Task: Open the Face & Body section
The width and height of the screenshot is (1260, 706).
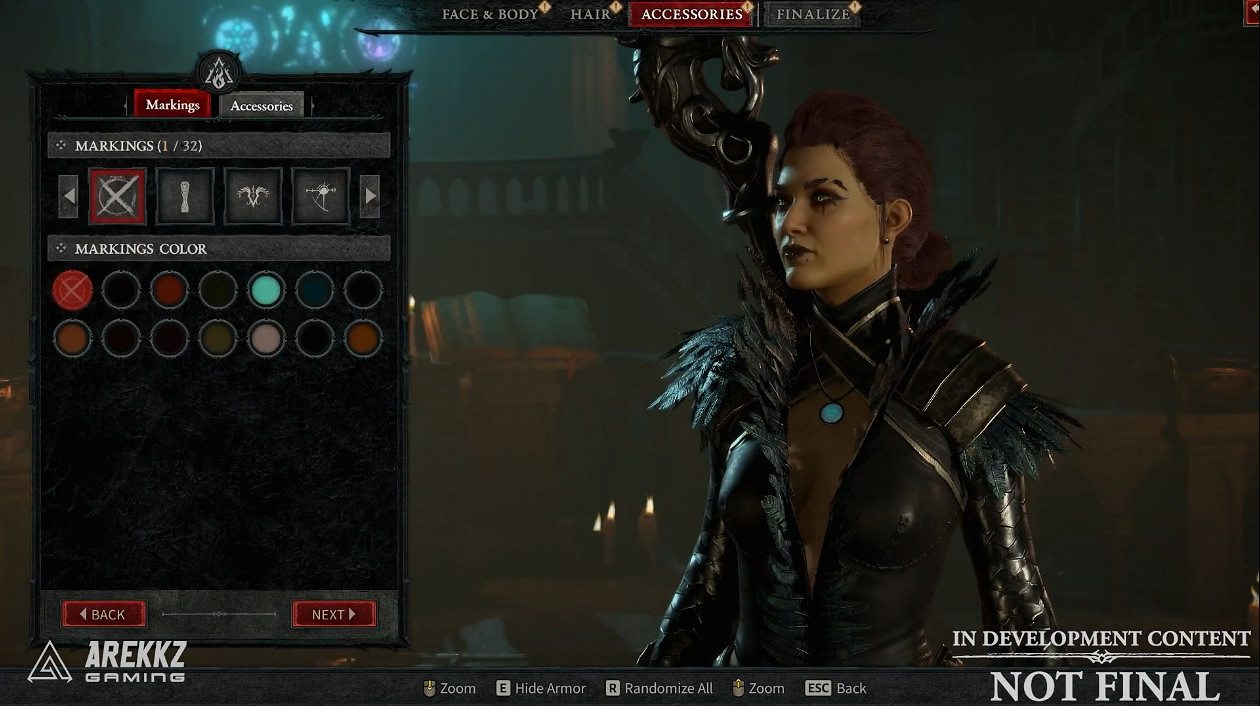Action: pyautogui.click(x=490, y=14)
